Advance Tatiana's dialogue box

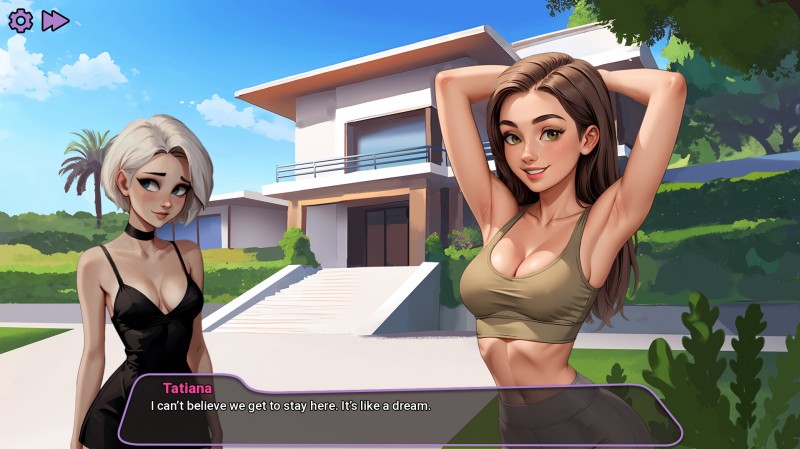(400, 410)
